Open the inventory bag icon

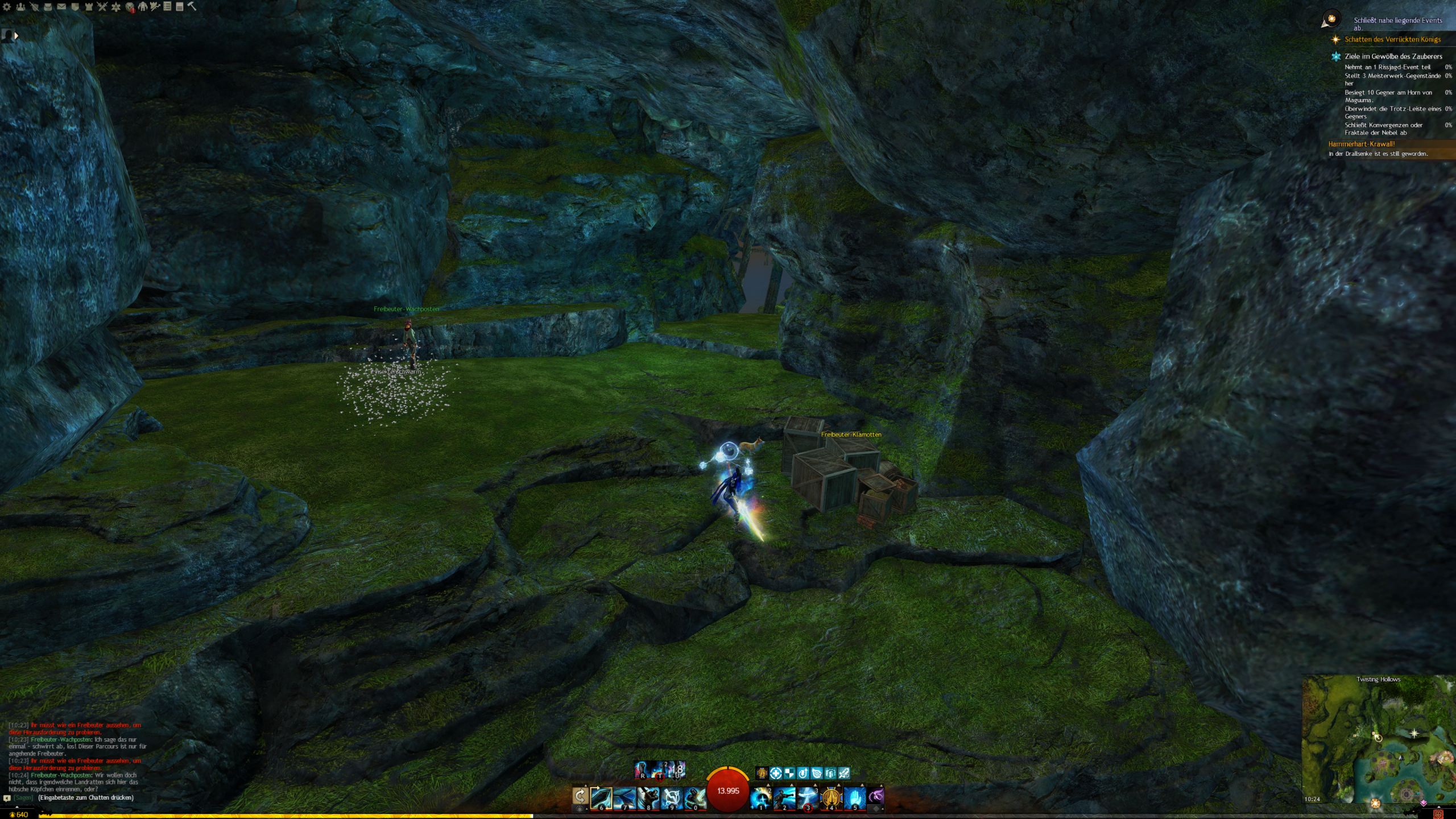point(48,7)
